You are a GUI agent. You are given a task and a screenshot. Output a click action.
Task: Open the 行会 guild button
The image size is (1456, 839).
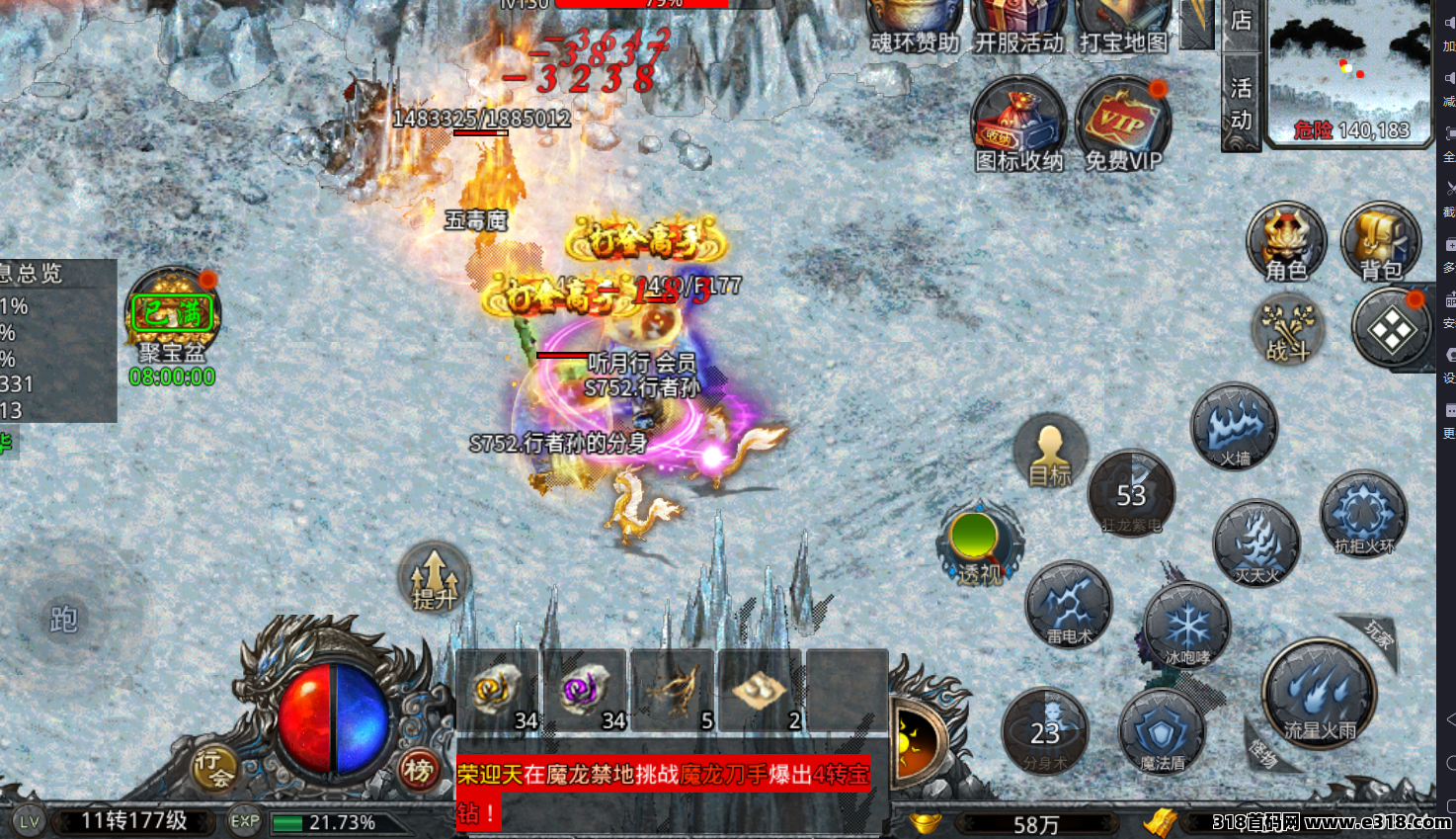tap(214, 768)
